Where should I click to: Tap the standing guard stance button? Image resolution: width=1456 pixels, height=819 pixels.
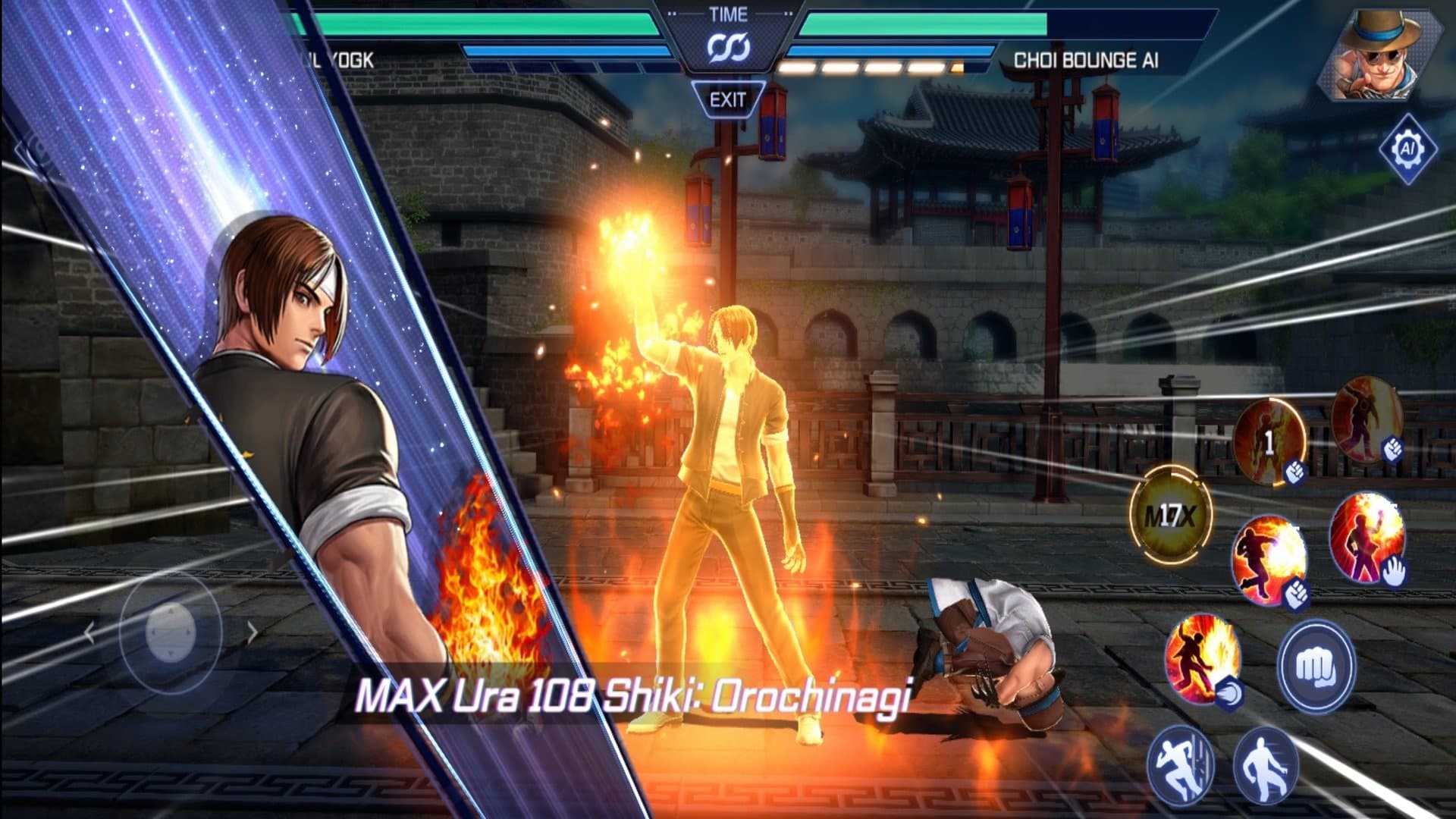pyautogui.click(x=1265, y=766)
